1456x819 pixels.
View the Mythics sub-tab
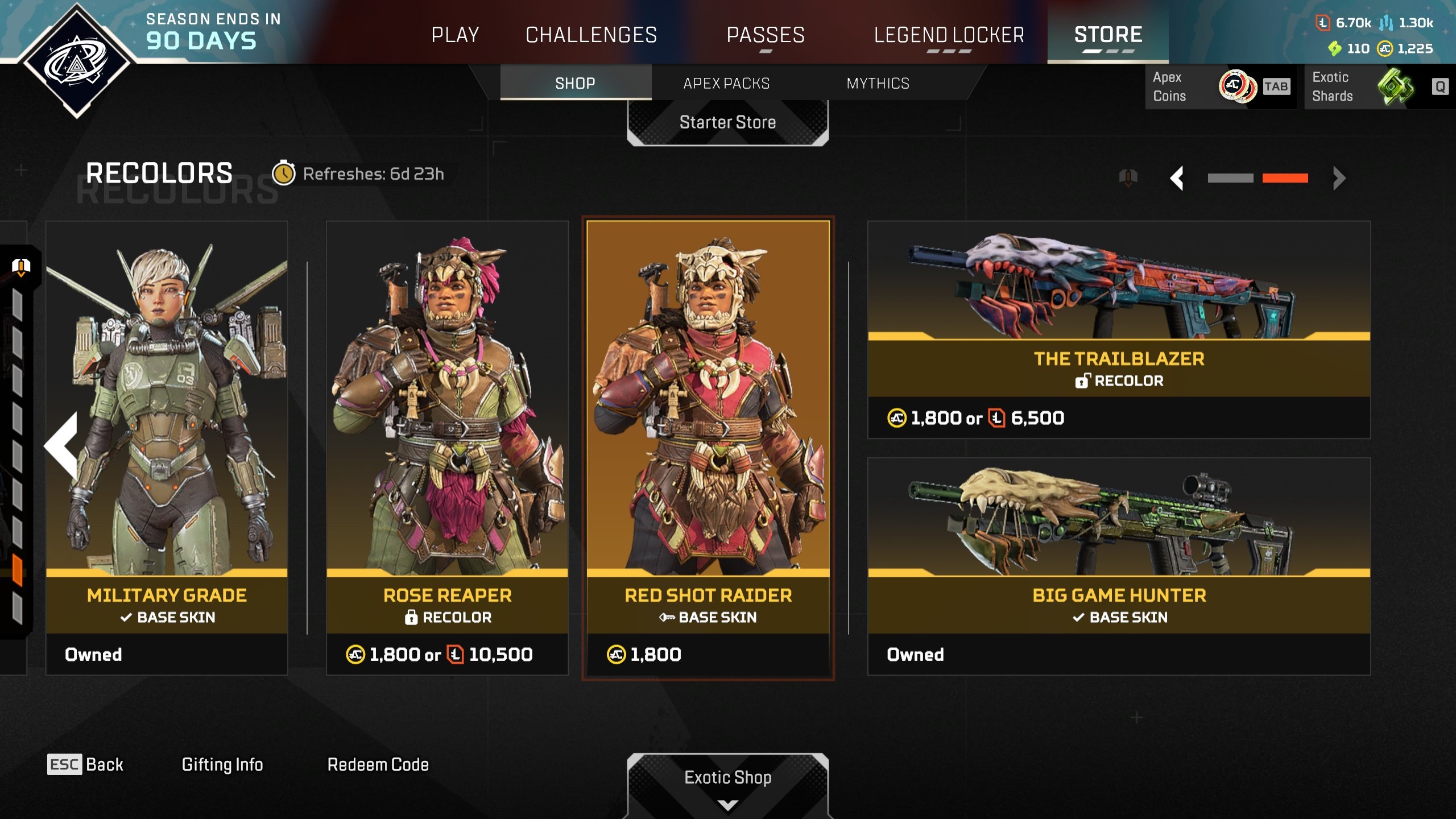coord(878,84)
